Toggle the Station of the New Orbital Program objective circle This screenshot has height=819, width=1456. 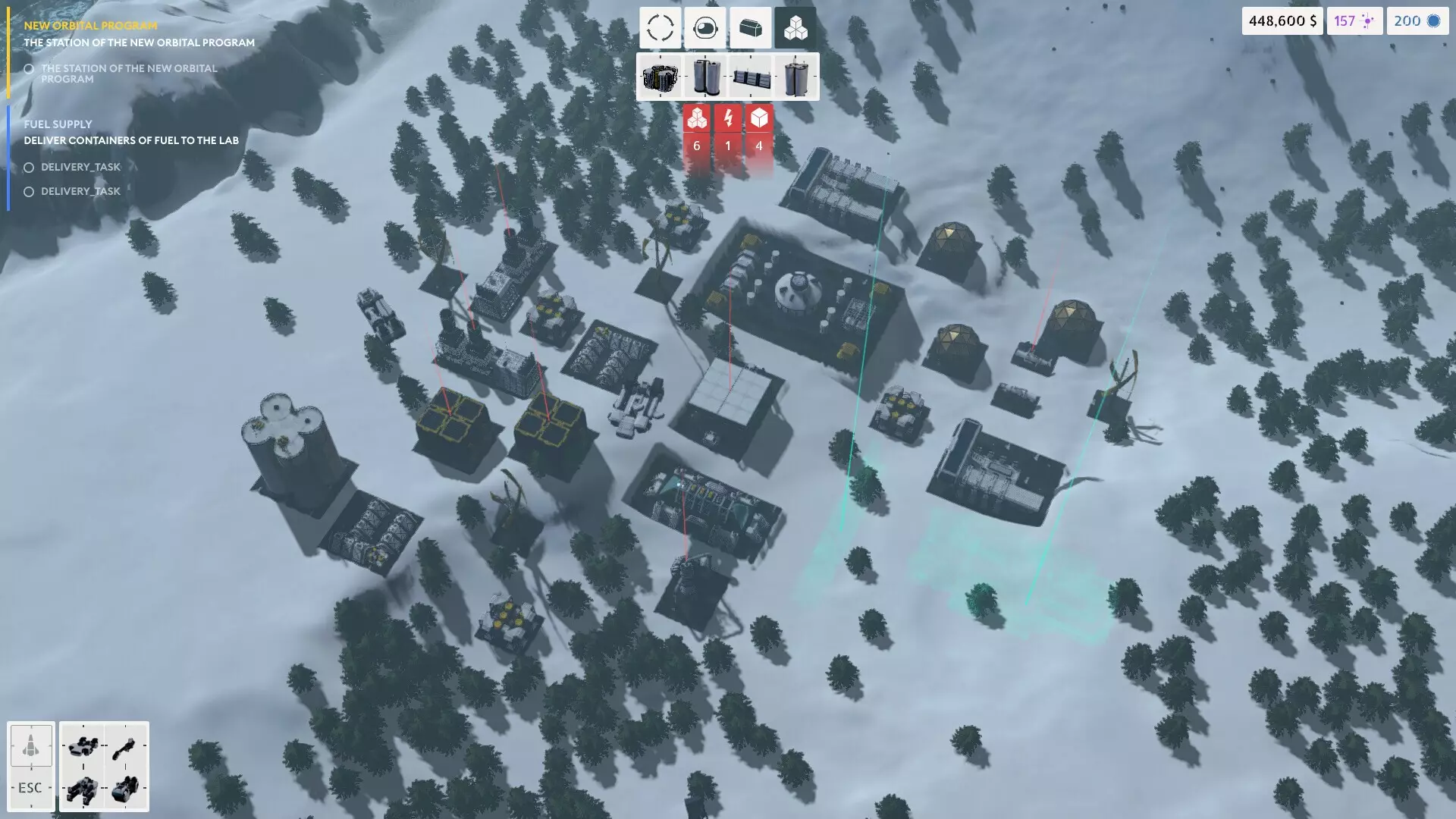point(29,69)
